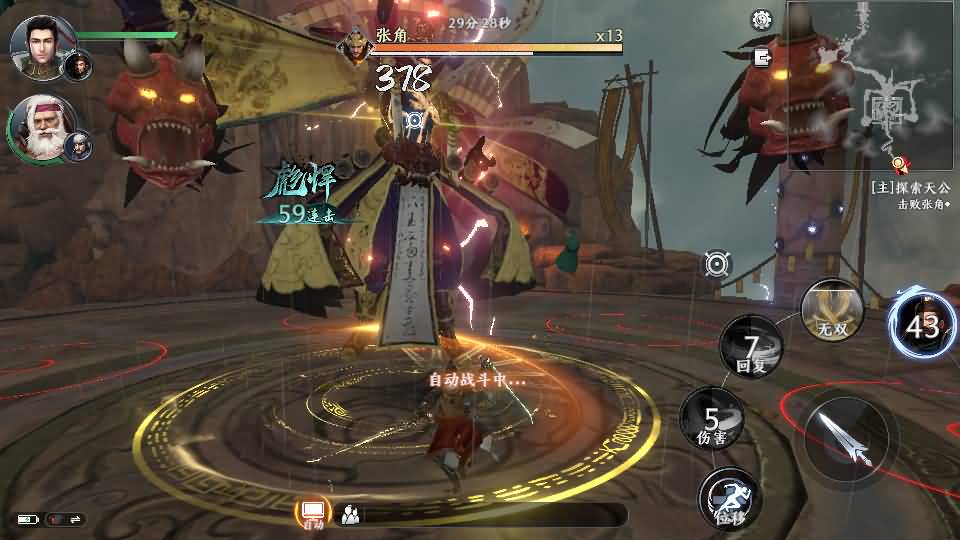Select the 探索天公 main quest tracker
Image resolution: width=960 pixels, height=540 pixels.
click(x=910, y=187)
